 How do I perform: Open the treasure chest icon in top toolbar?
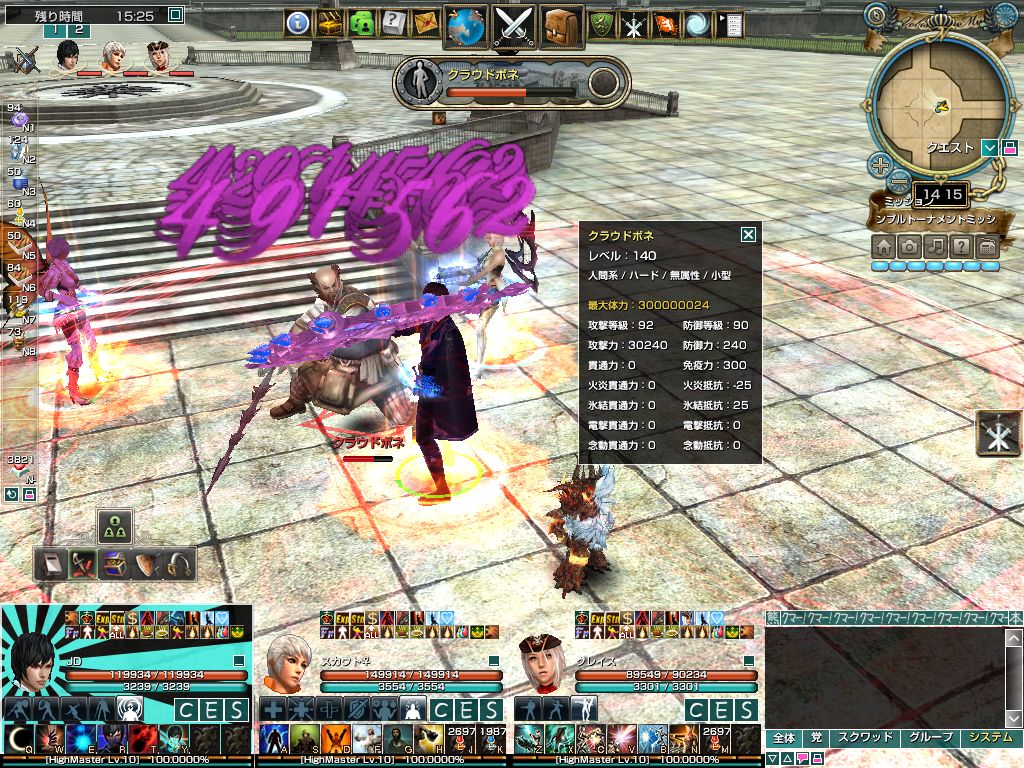click(329, 23)
